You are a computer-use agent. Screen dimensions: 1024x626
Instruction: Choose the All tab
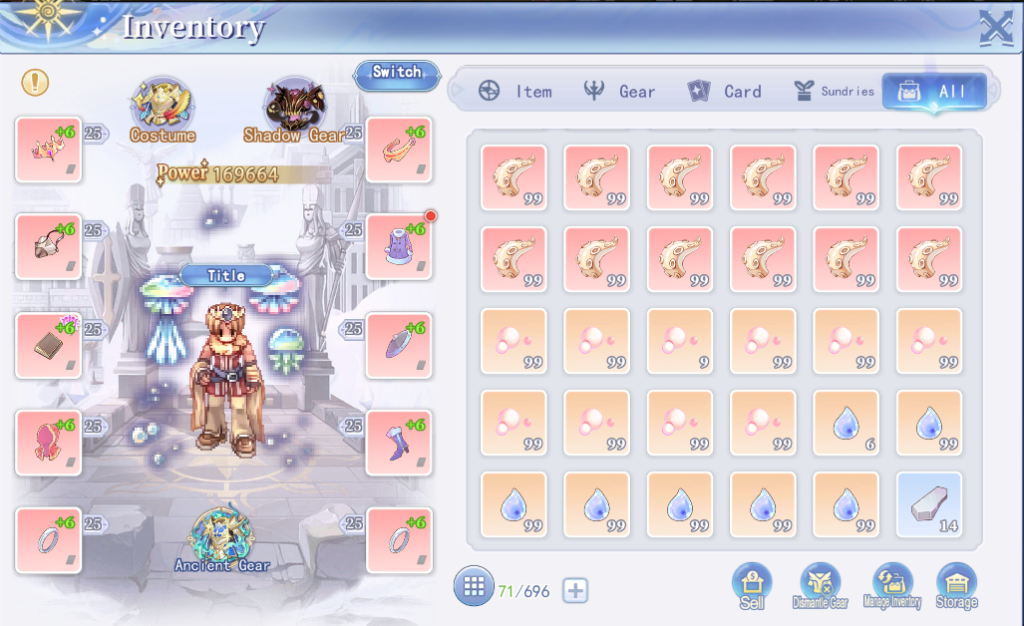[934, 92]
